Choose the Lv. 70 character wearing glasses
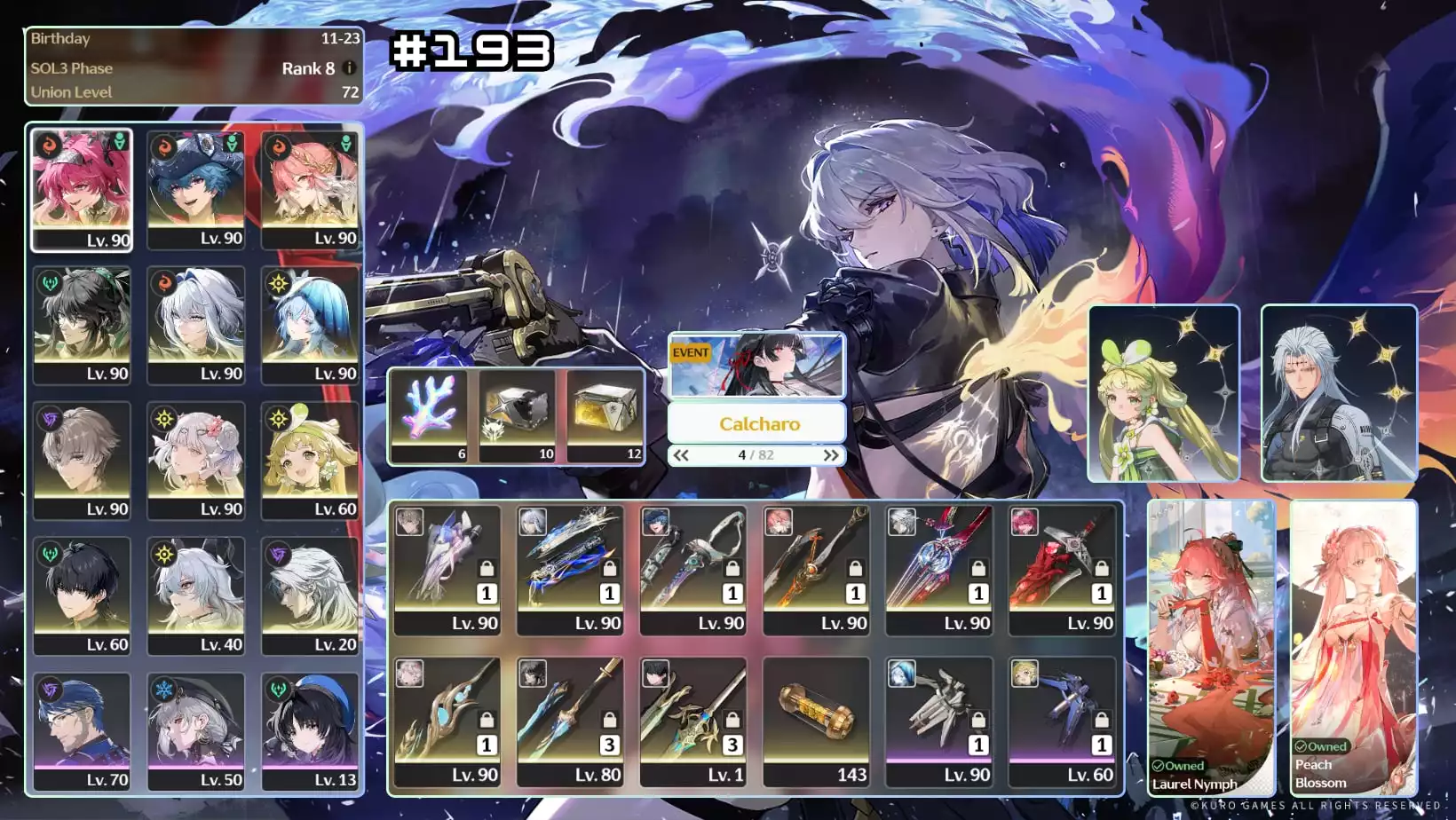Screen dimensions: 1456x820 pyautogui.click(x=82, y=730)
